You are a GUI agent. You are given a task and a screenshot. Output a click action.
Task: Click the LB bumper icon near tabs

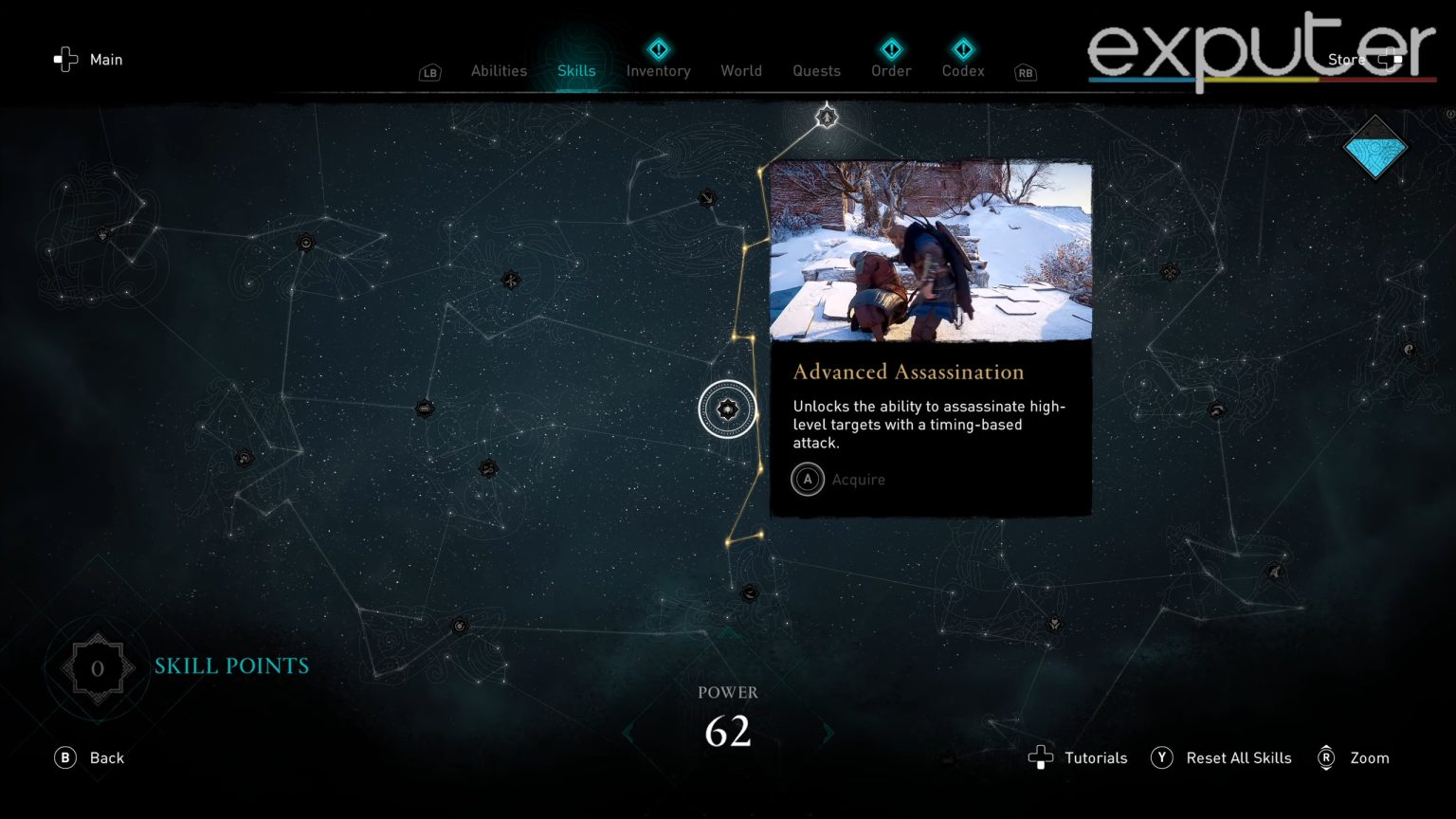pyautogui.click(x=429, y=71)
